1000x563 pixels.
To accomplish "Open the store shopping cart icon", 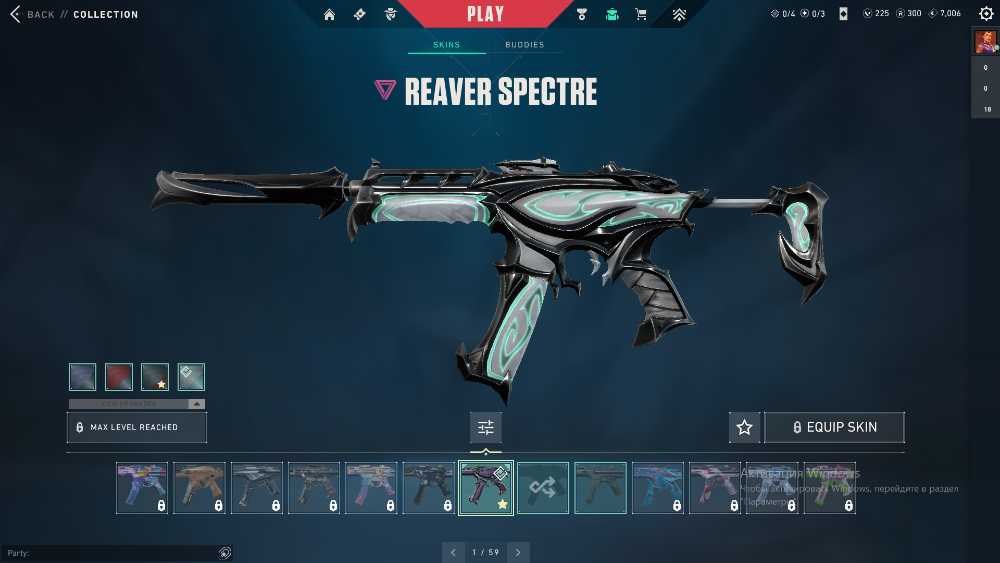I will point(641,14).
